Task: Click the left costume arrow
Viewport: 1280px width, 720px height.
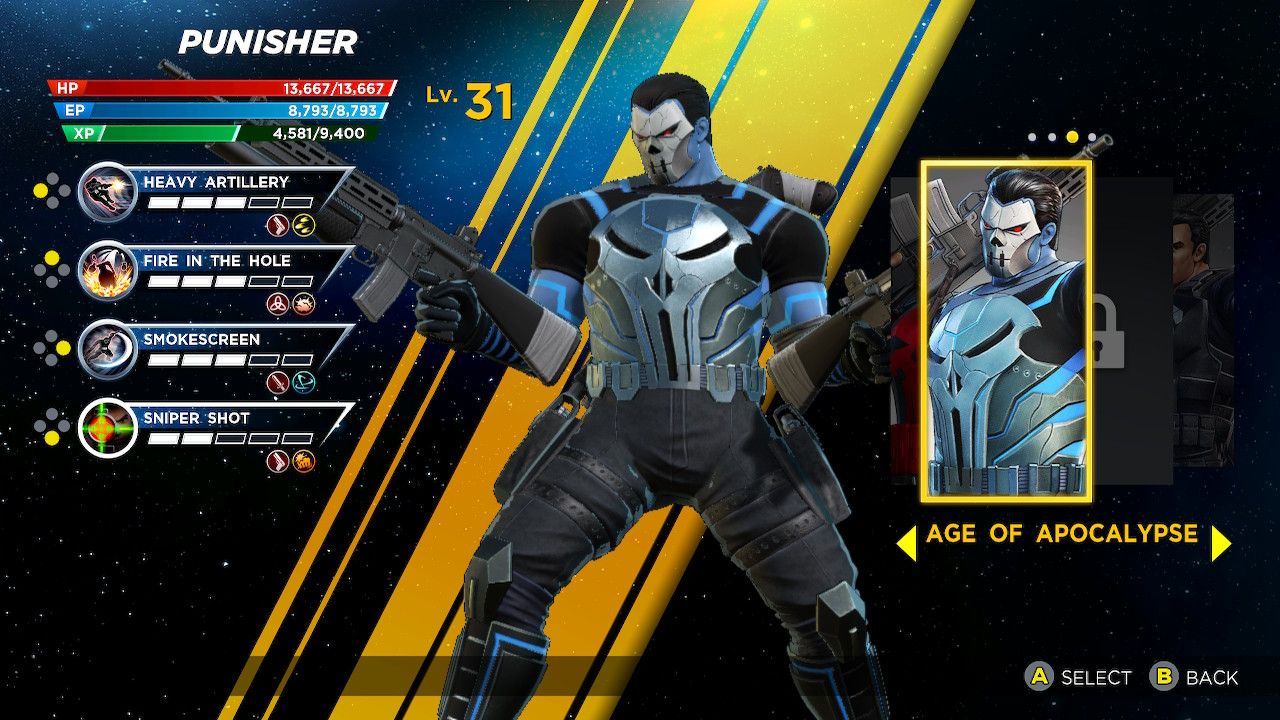Action: [x=906, y=543]
